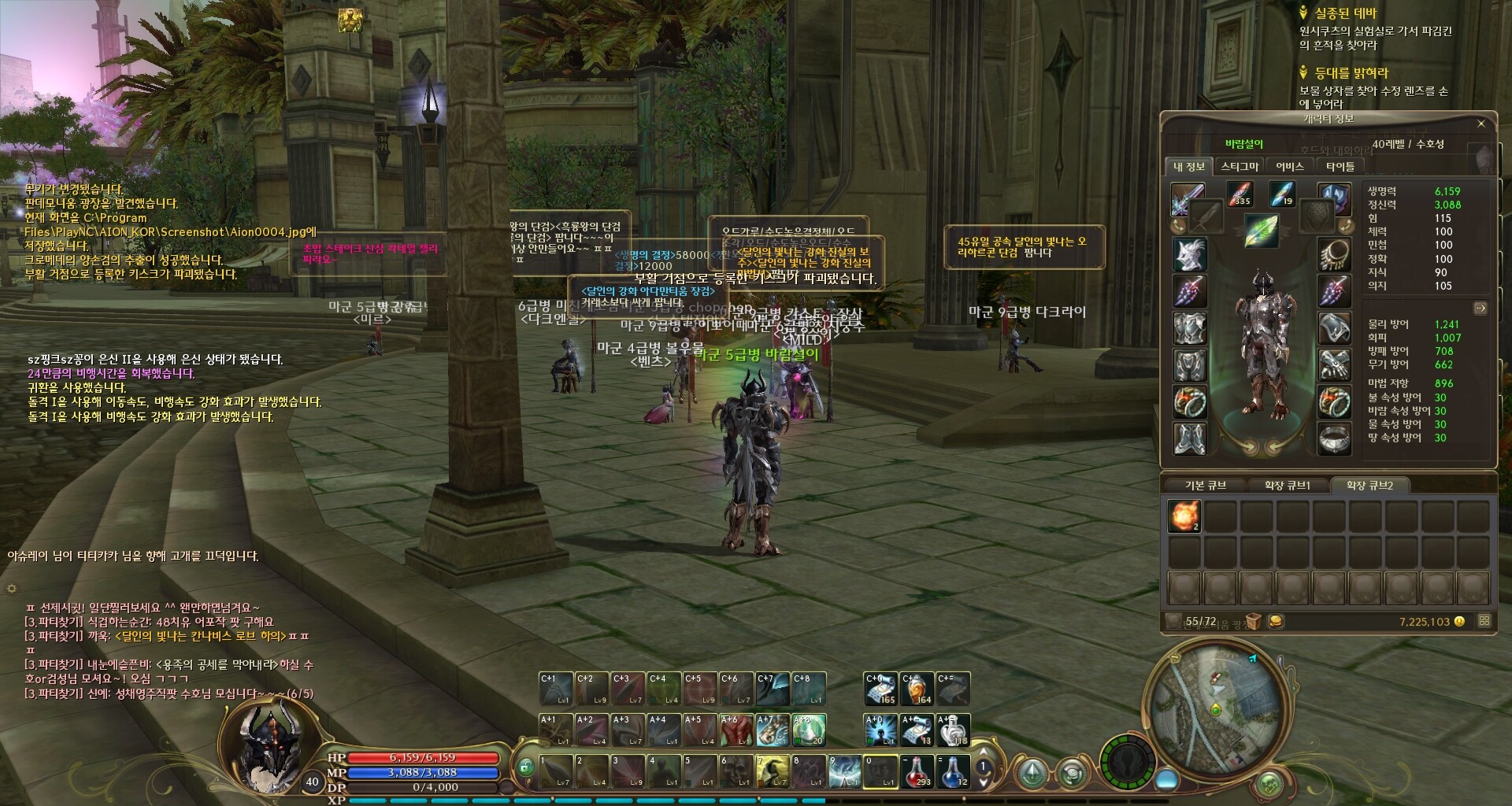Select the fireball item in the cube

click(1184, 516)
